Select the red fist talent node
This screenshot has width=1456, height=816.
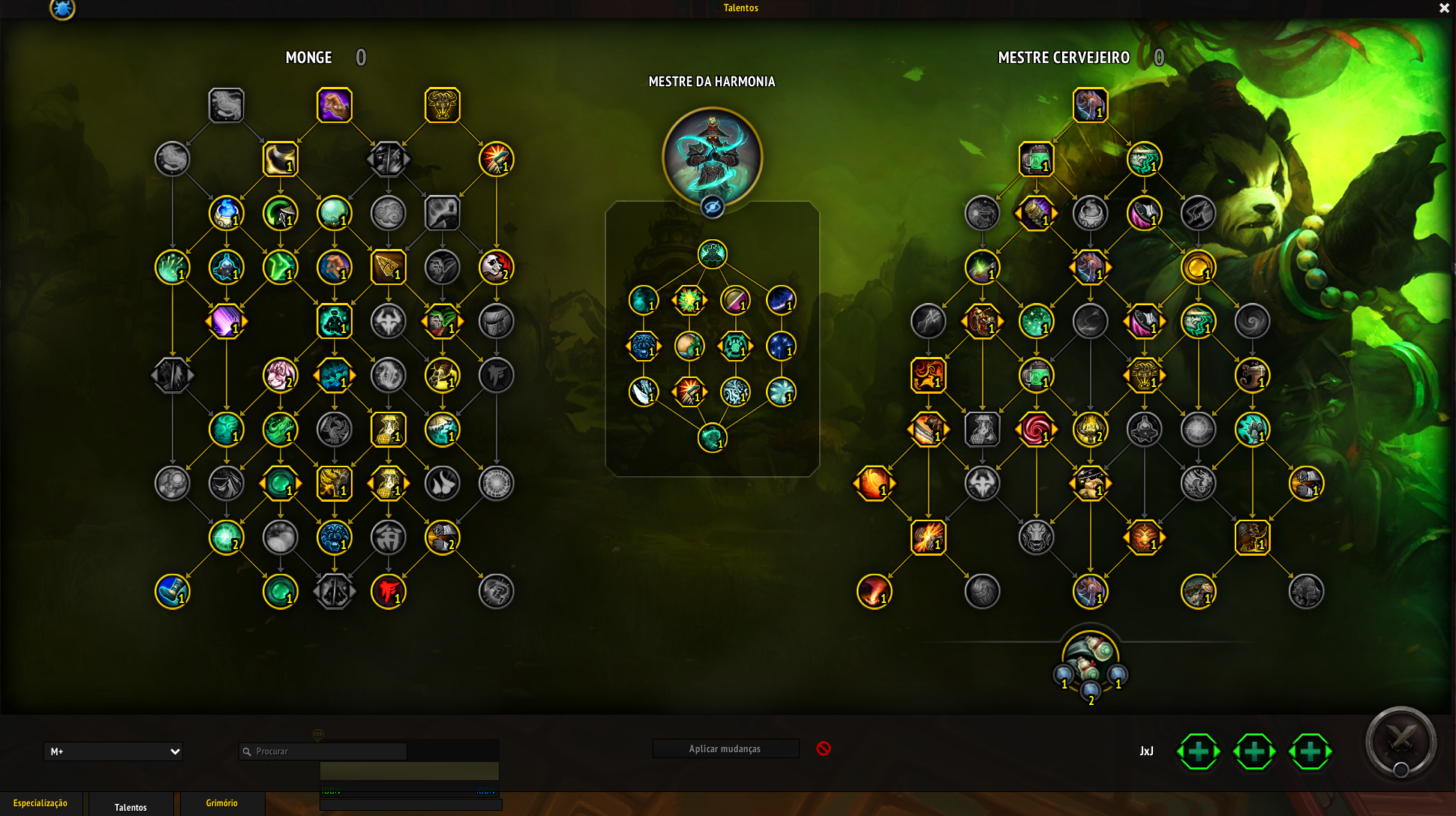tap(389, 591)
